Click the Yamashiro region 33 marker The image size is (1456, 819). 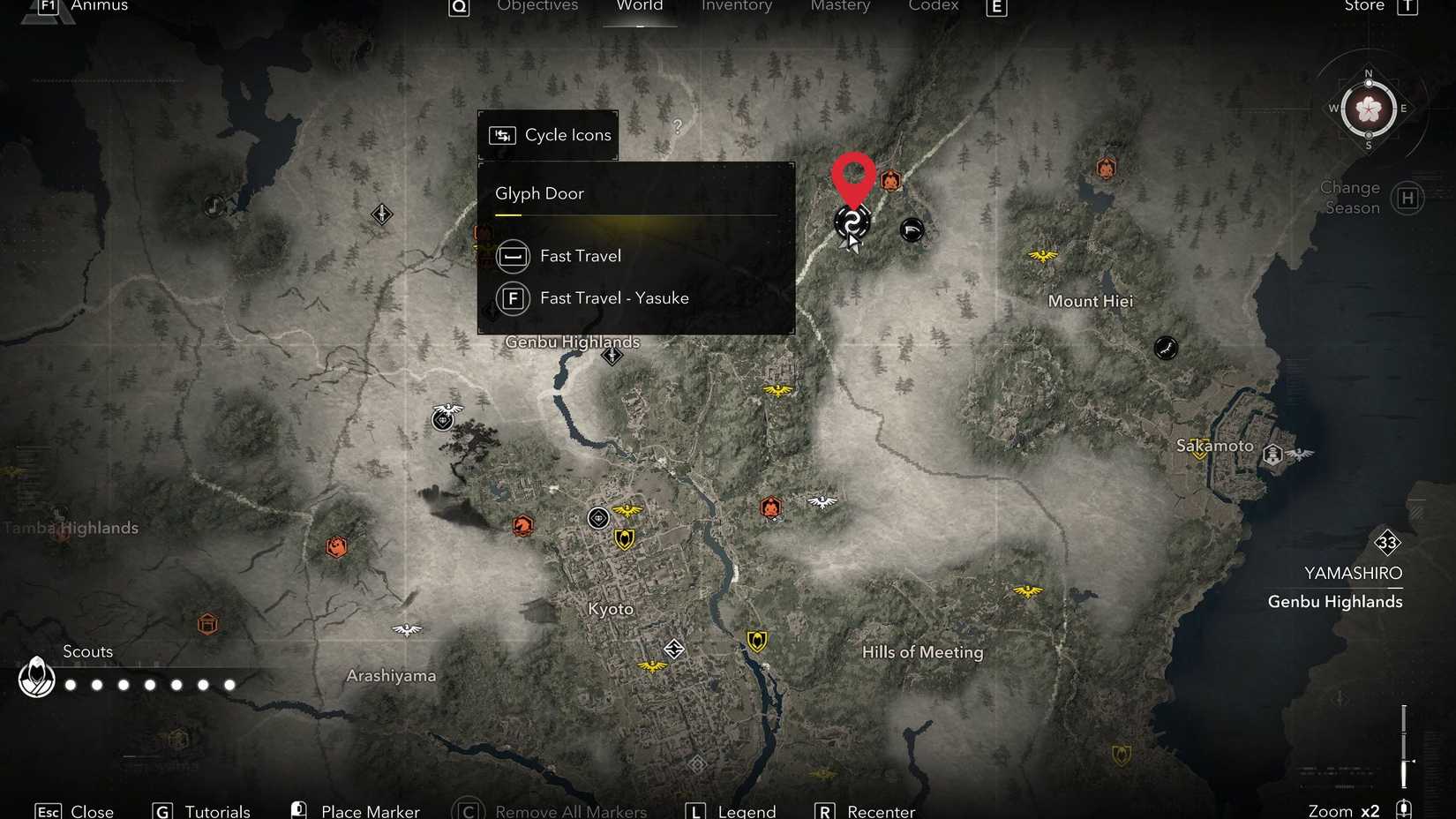(1387, 544)
